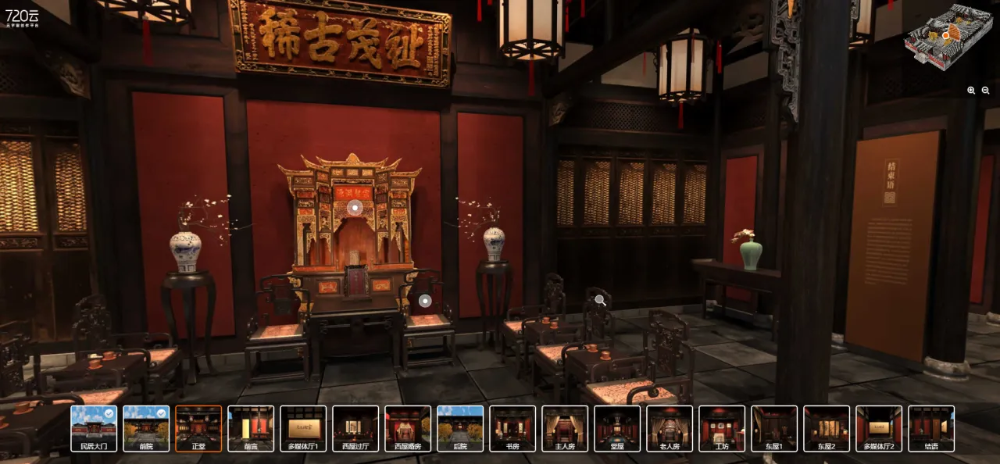
Task: Select the 多媒体厅2 scene
Action: (x=879, y=428)
